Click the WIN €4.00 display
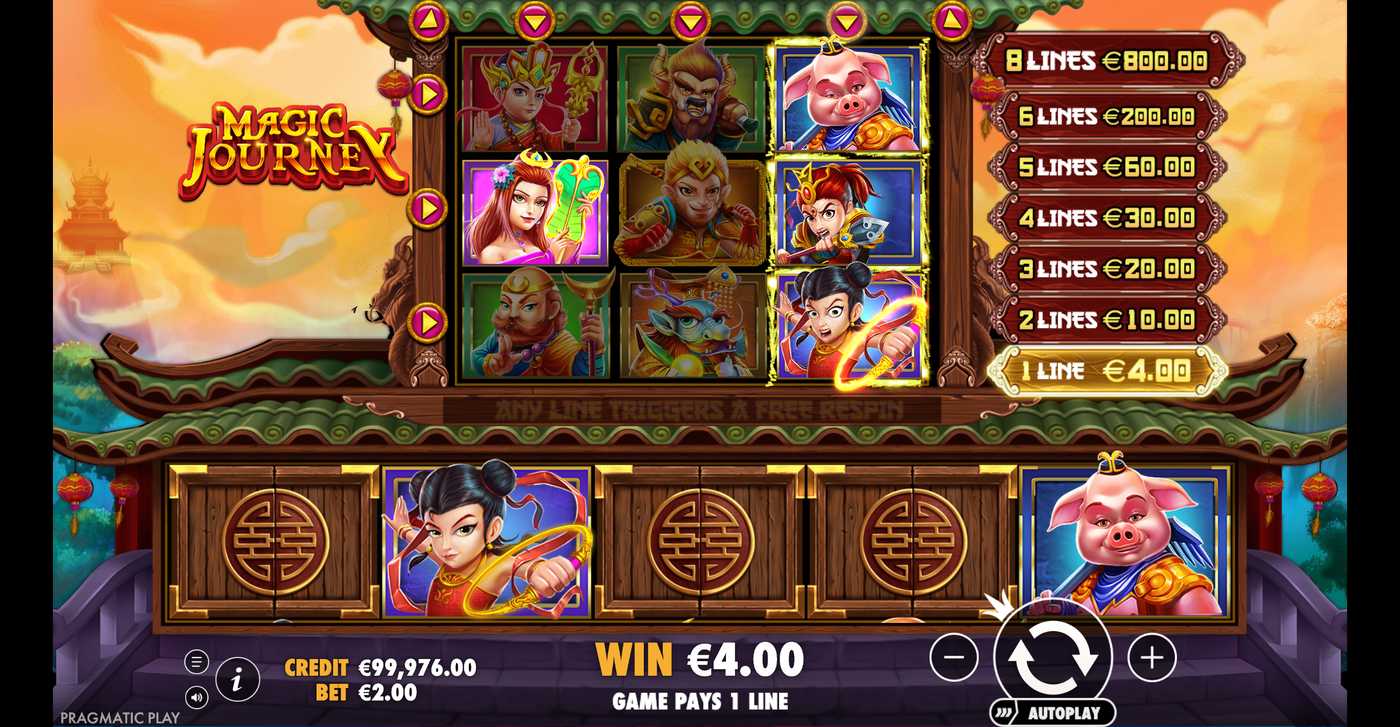 coord(700,659)
